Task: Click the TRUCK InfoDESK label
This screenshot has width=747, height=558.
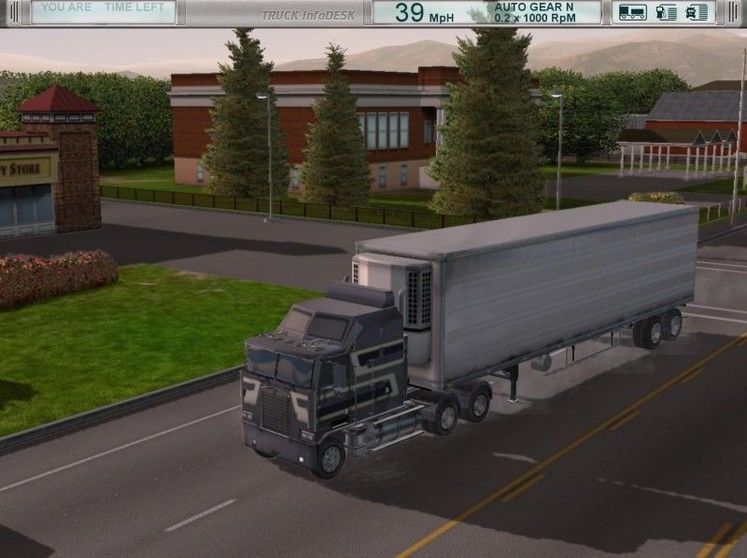Action: 312,15
